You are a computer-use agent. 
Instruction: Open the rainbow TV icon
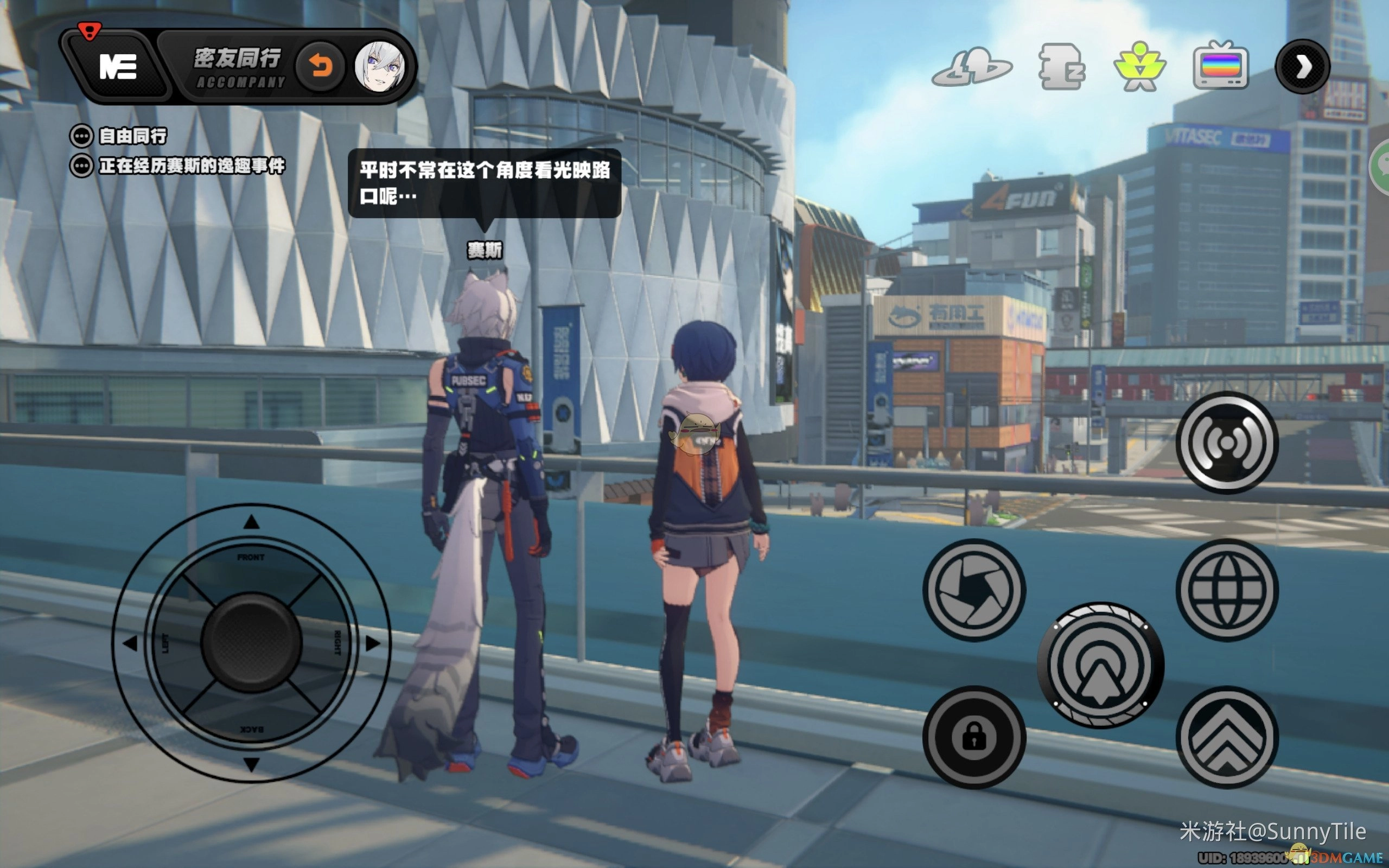(1220, 67)
